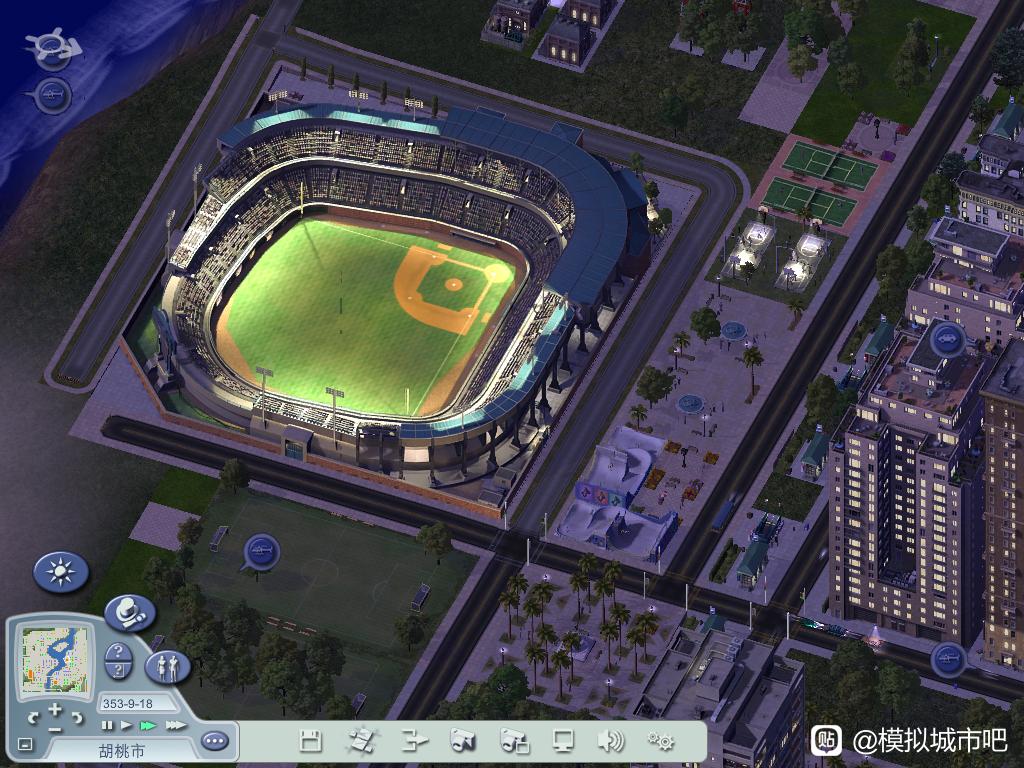Screen dimensions: 1024x768
Task: Open the My Sim mode button
Action: click(168, 667)
